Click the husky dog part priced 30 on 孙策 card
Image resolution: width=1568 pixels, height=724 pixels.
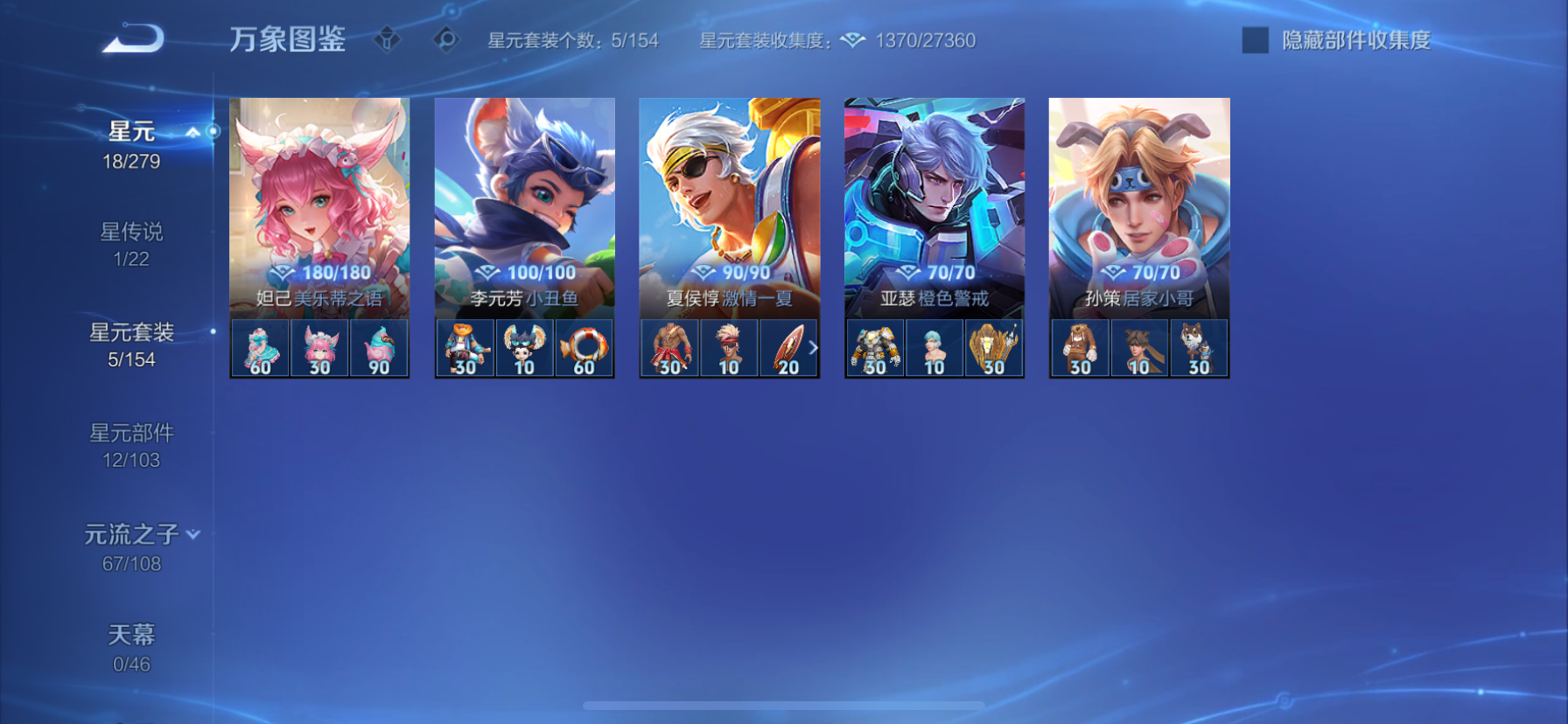click(x=1197, y=347)
